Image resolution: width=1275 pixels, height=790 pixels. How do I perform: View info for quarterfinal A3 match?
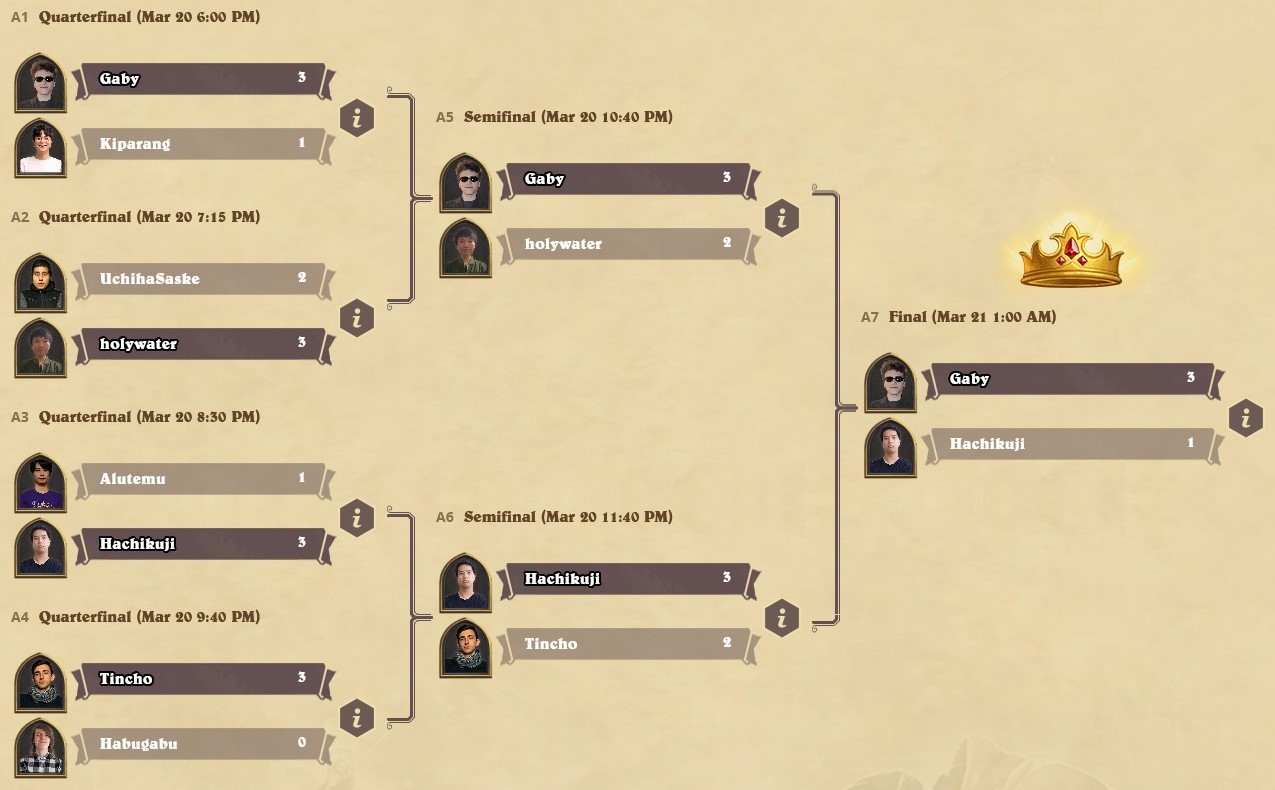point(357,518)
